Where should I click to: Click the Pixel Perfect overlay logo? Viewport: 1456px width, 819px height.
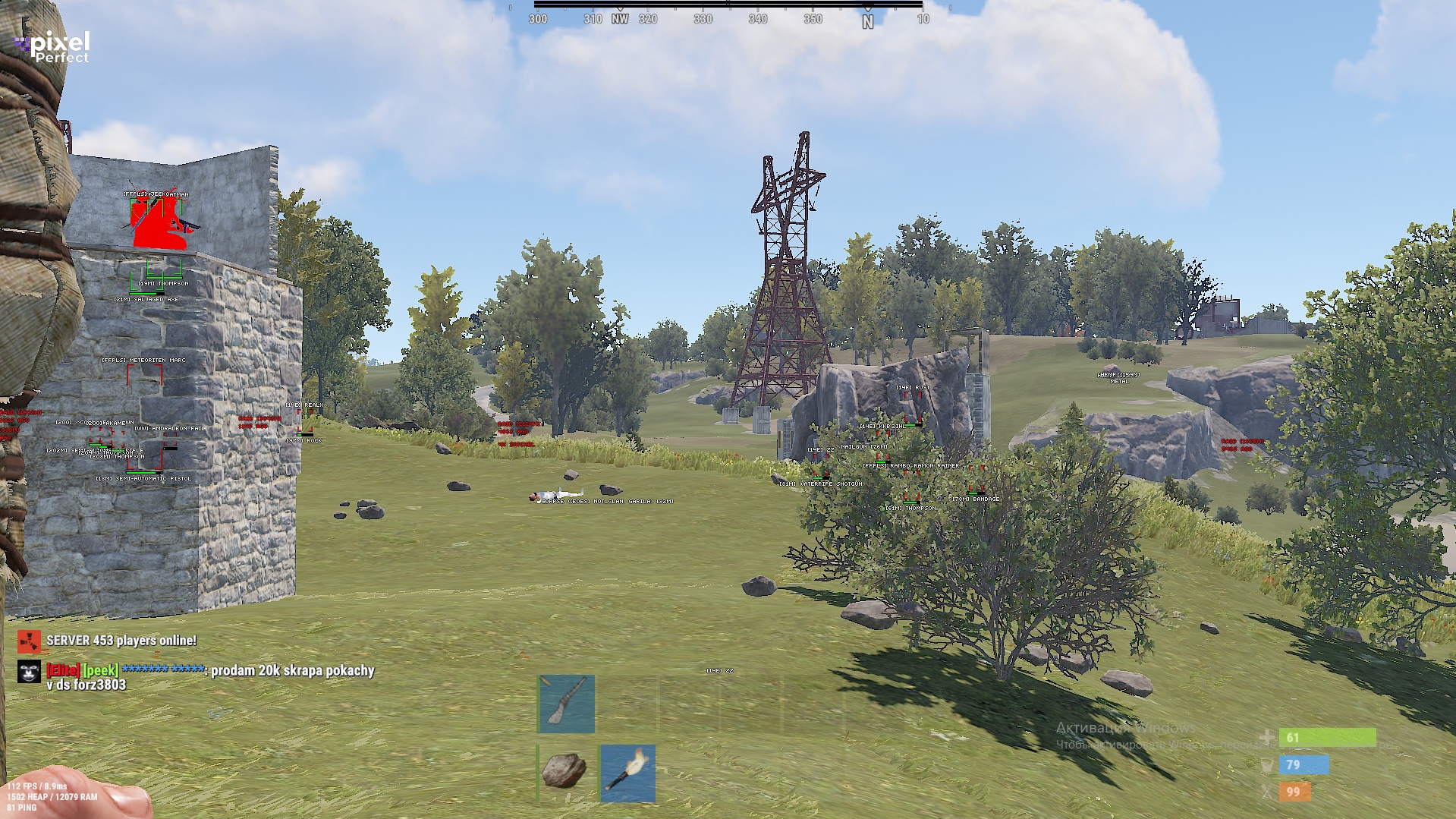pyautogui.click(x=53, y=47)
